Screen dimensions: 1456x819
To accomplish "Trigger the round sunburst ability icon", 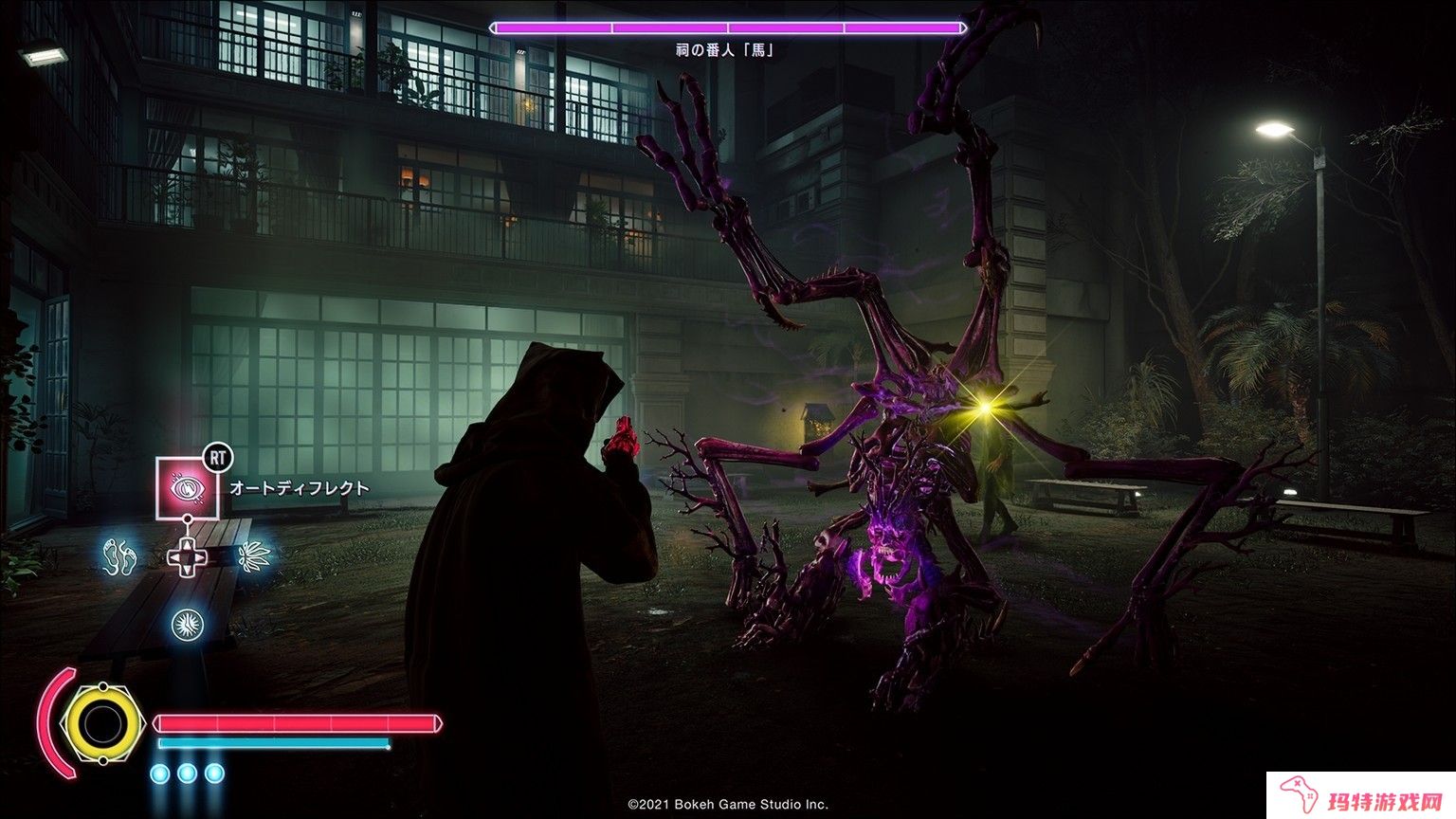I will click(187, 624).
